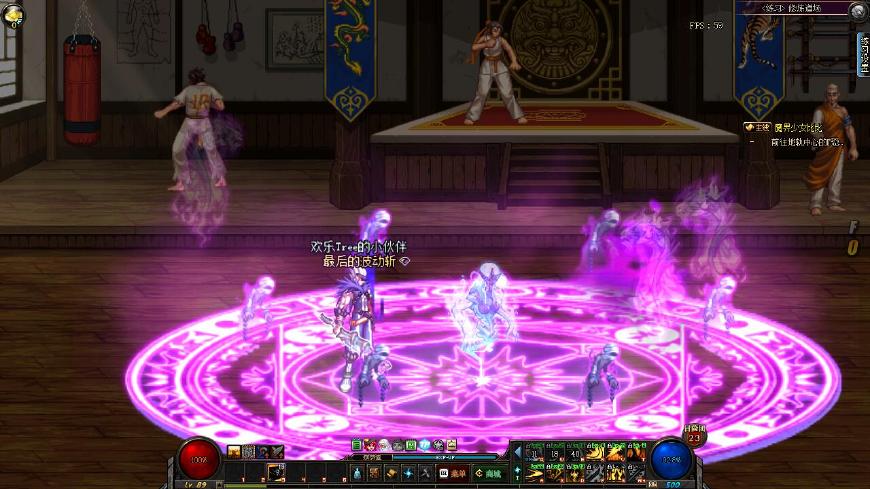870x489 pixels.
Task: Click the round button beside 修炼道场 title
Action: pyautogui.click(x=858, y=10)
